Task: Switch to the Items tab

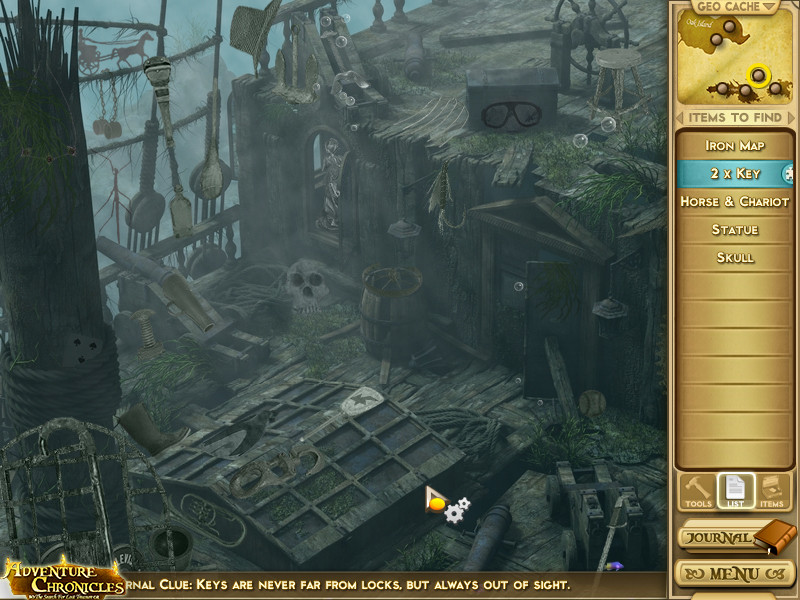Action: tap(771, 490)
